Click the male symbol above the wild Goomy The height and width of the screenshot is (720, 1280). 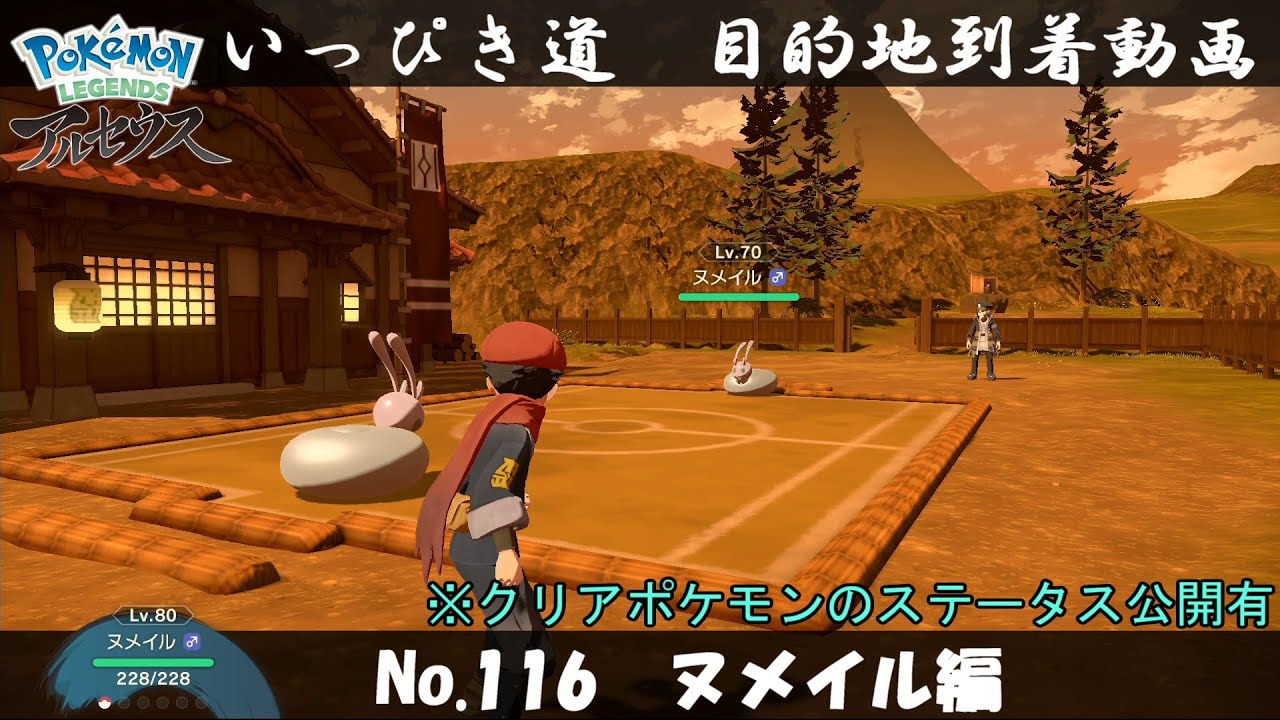tap(778, 277)
